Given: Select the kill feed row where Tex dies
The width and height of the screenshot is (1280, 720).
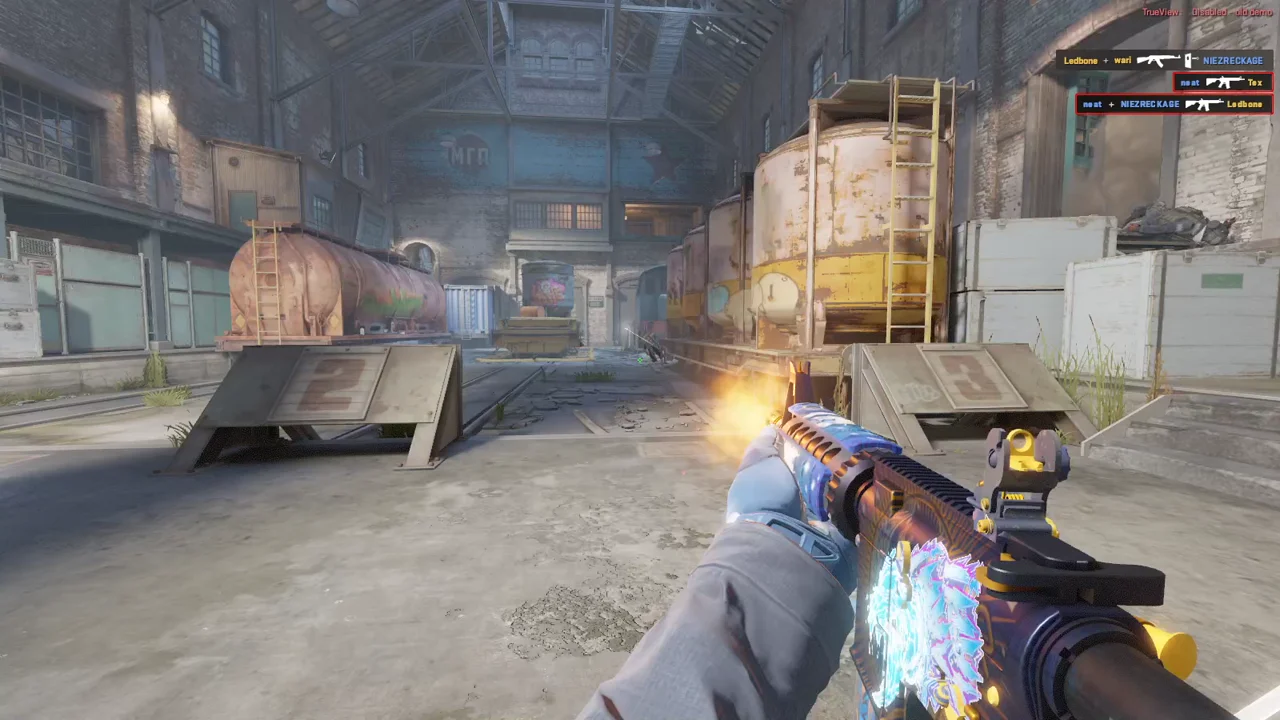Looking at the screenshot, I should tap(1222, 82).
